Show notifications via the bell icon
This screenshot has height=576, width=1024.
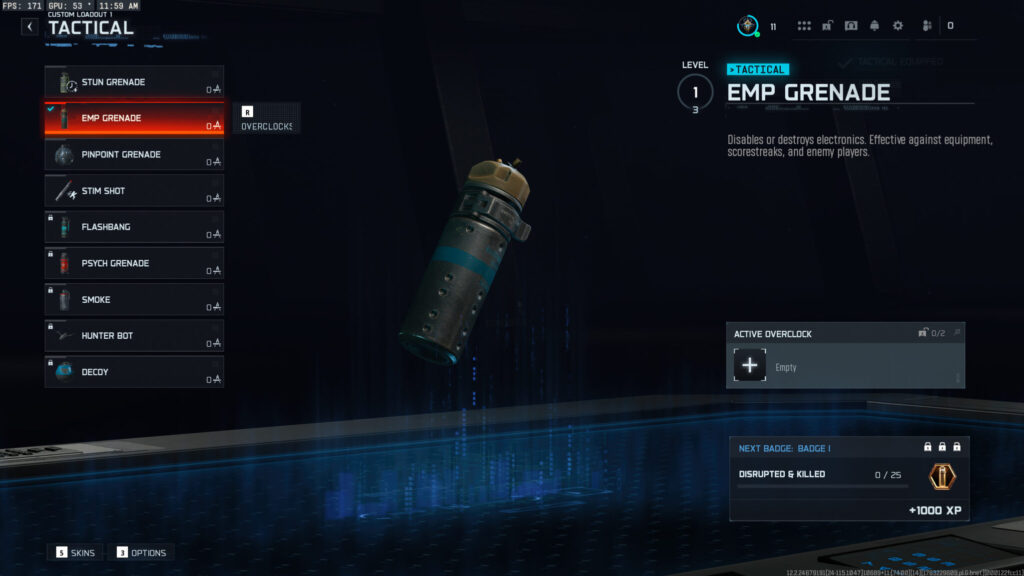tap(874, 26)
